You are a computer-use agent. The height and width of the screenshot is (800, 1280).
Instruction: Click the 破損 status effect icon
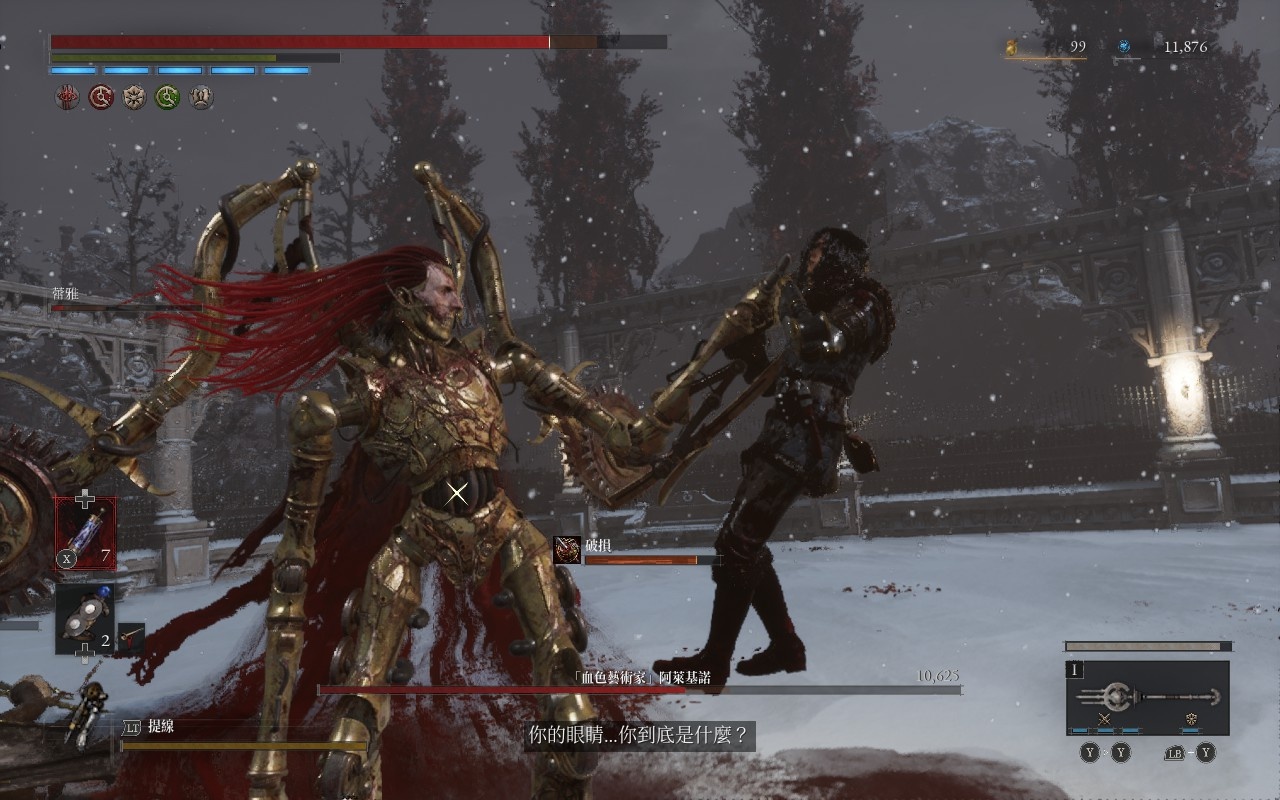pos(567,550)
